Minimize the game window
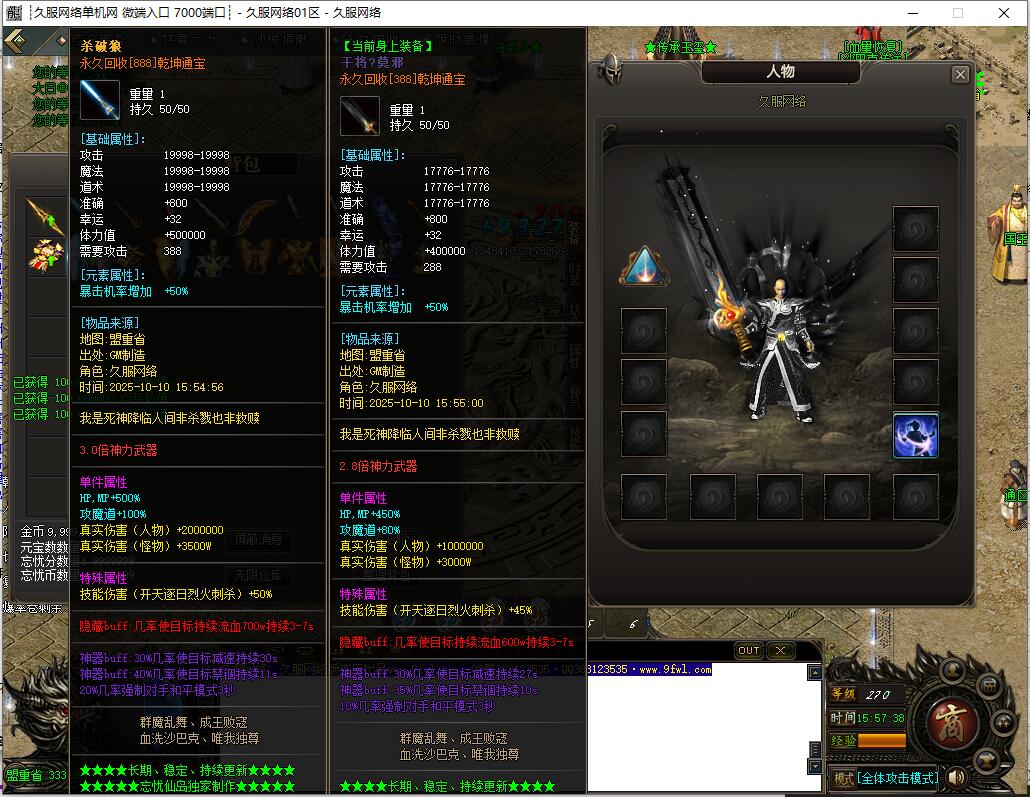The width and height of the screenshot is (1030, 797). pyautogui.click(x=911, y=13)
